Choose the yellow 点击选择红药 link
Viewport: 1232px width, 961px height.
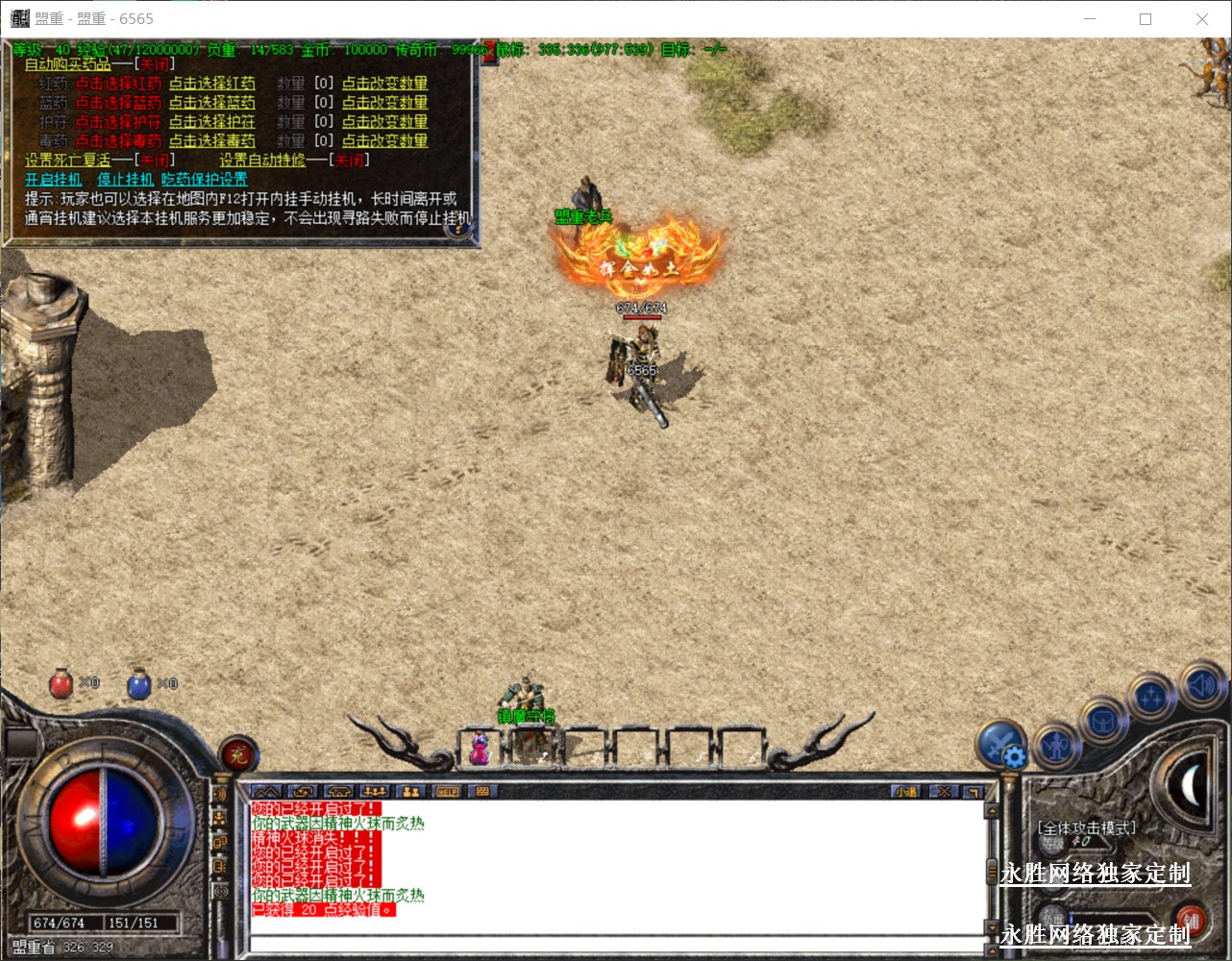[x=212, y=84]
